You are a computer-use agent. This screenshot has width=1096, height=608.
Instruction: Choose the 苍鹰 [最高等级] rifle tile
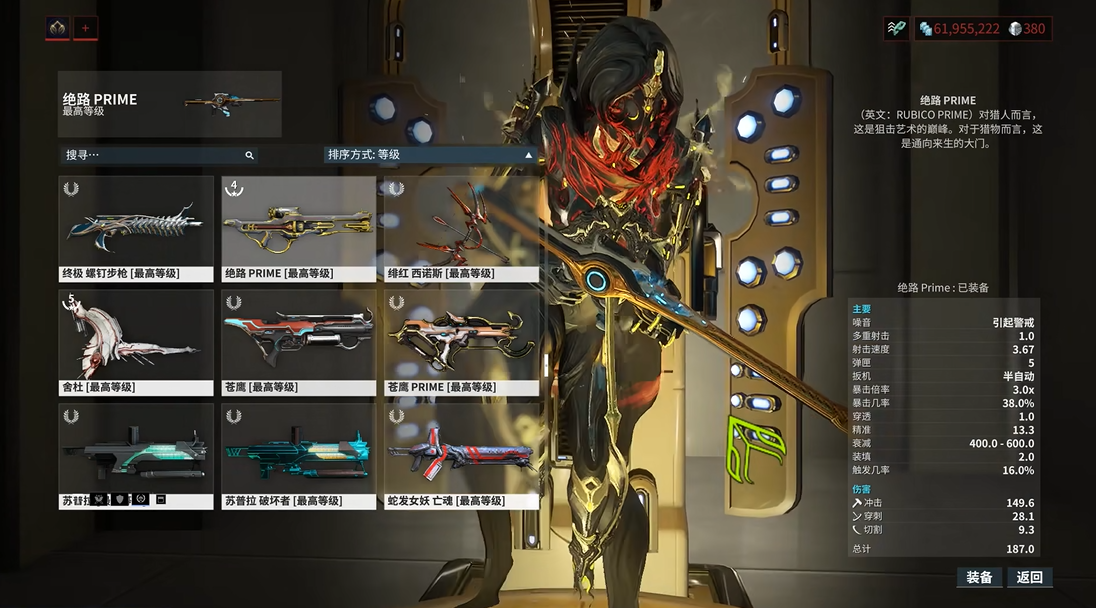point(299,343)
